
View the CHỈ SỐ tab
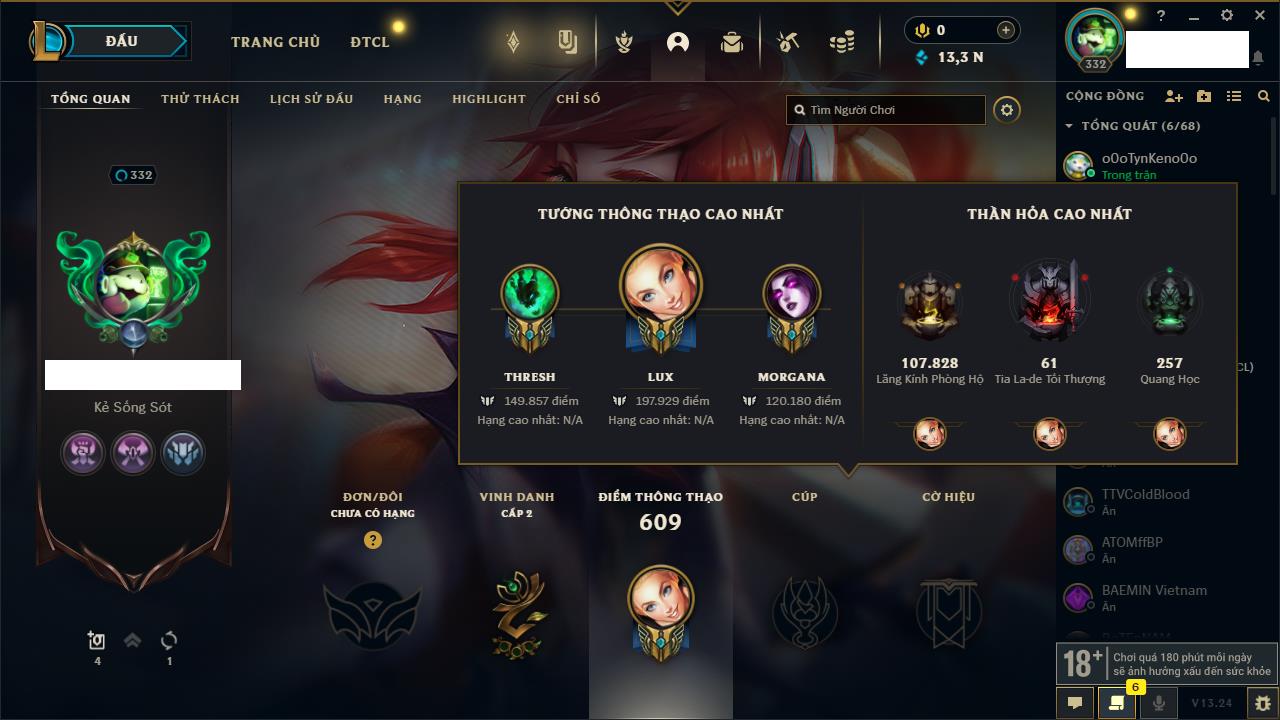click(x=578, y=99)
